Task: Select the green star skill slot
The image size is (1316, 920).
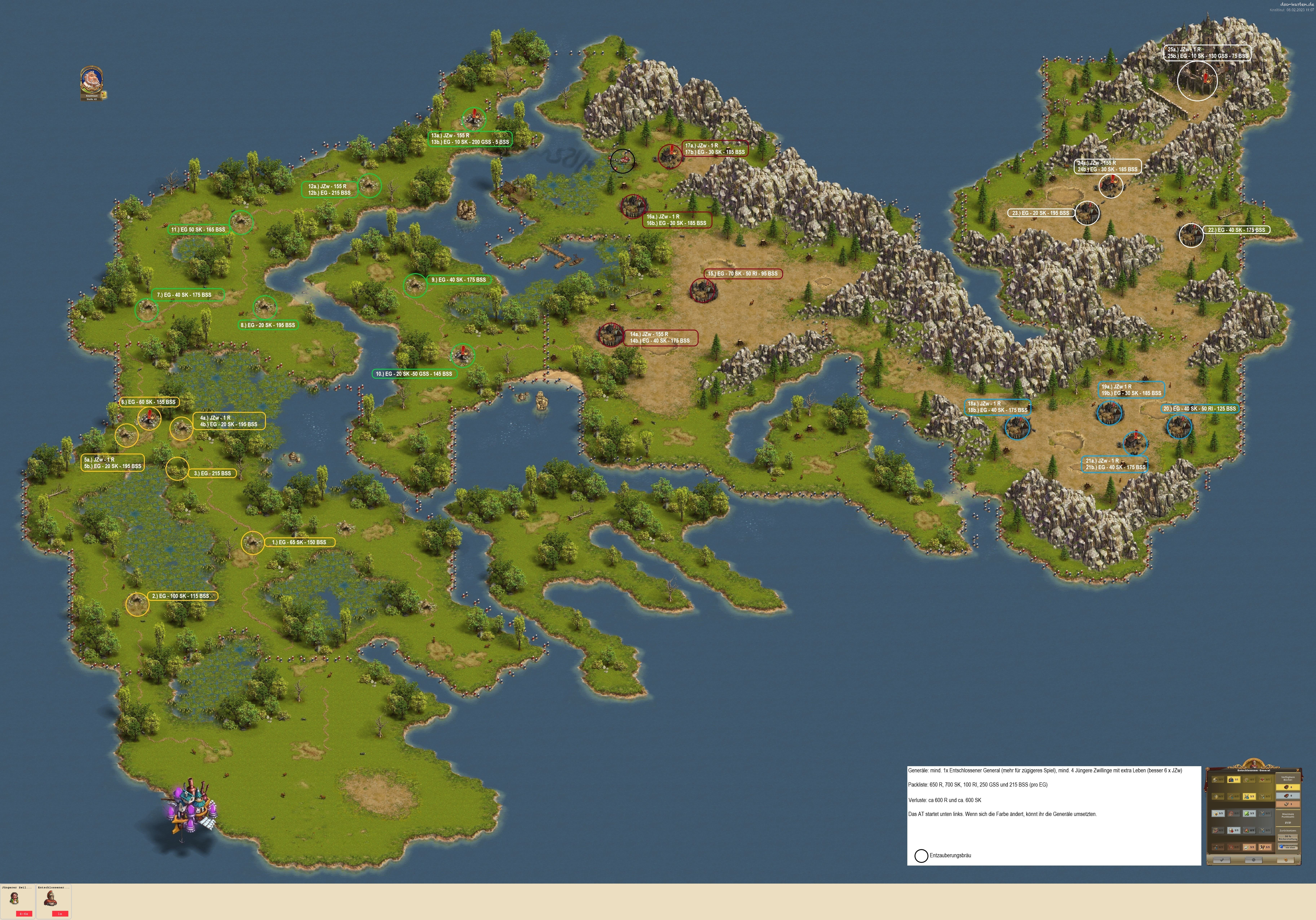Action: (1249, 813)
